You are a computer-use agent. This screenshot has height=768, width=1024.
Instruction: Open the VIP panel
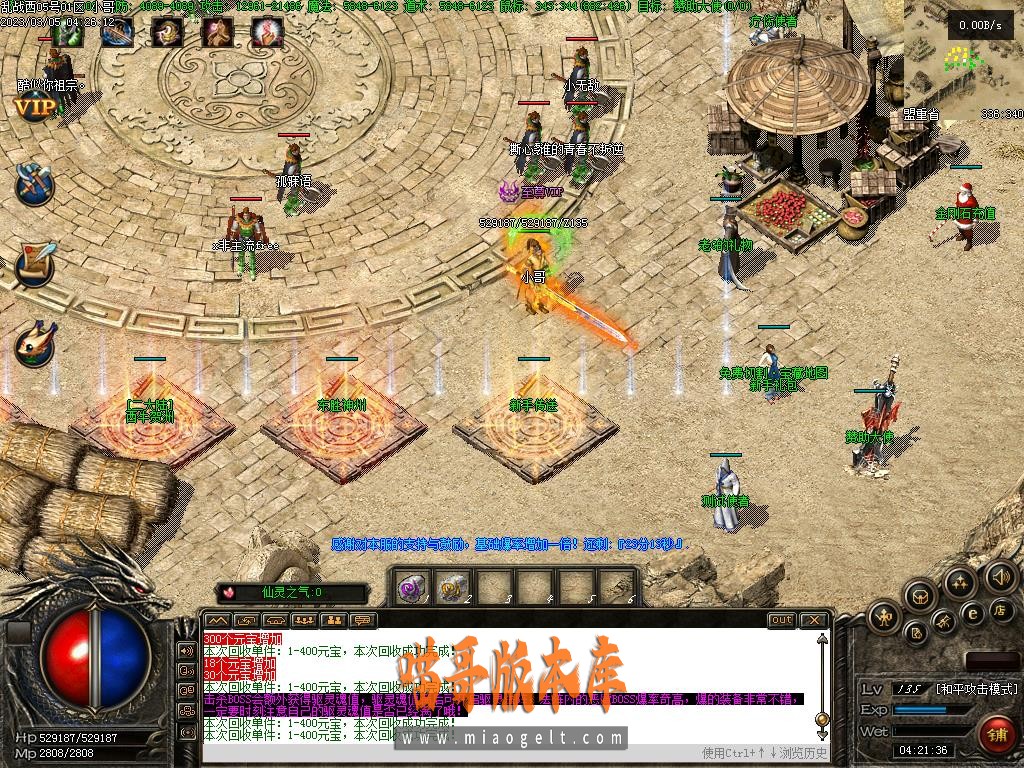pos(35,108)
